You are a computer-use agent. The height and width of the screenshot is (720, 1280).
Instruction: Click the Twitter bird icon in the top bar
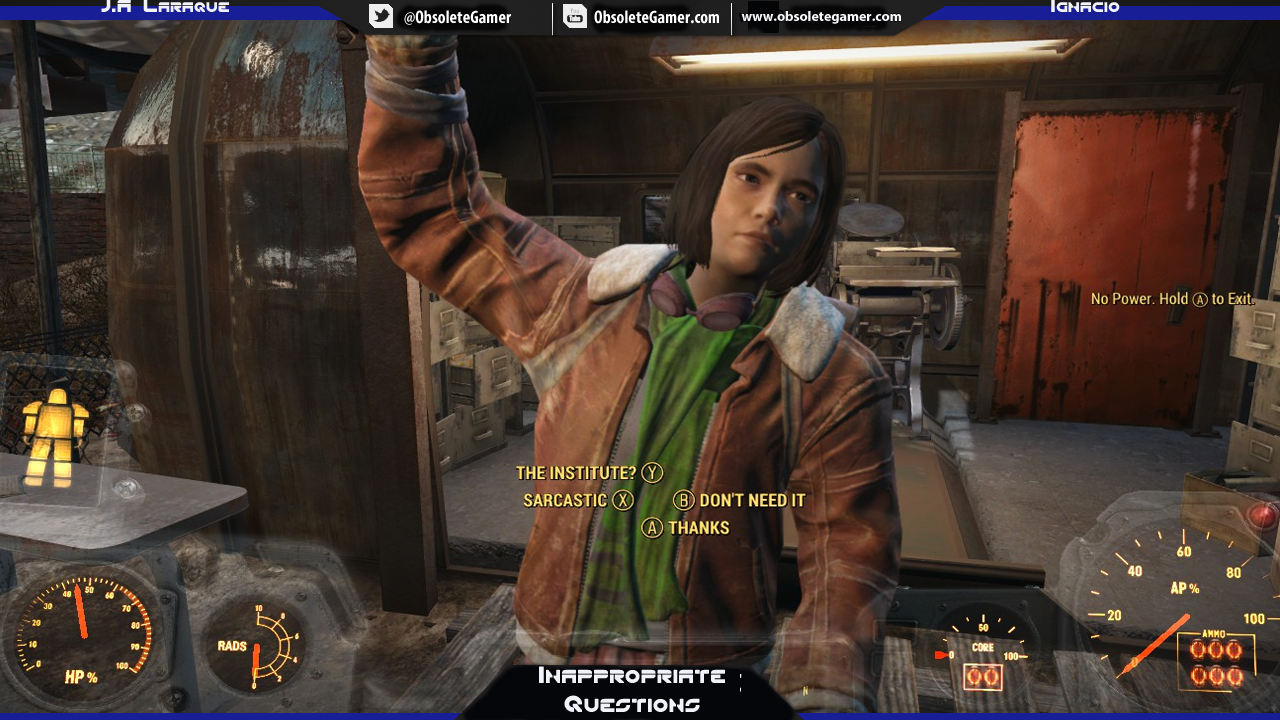pyautogui.click(x=379, y=16)
